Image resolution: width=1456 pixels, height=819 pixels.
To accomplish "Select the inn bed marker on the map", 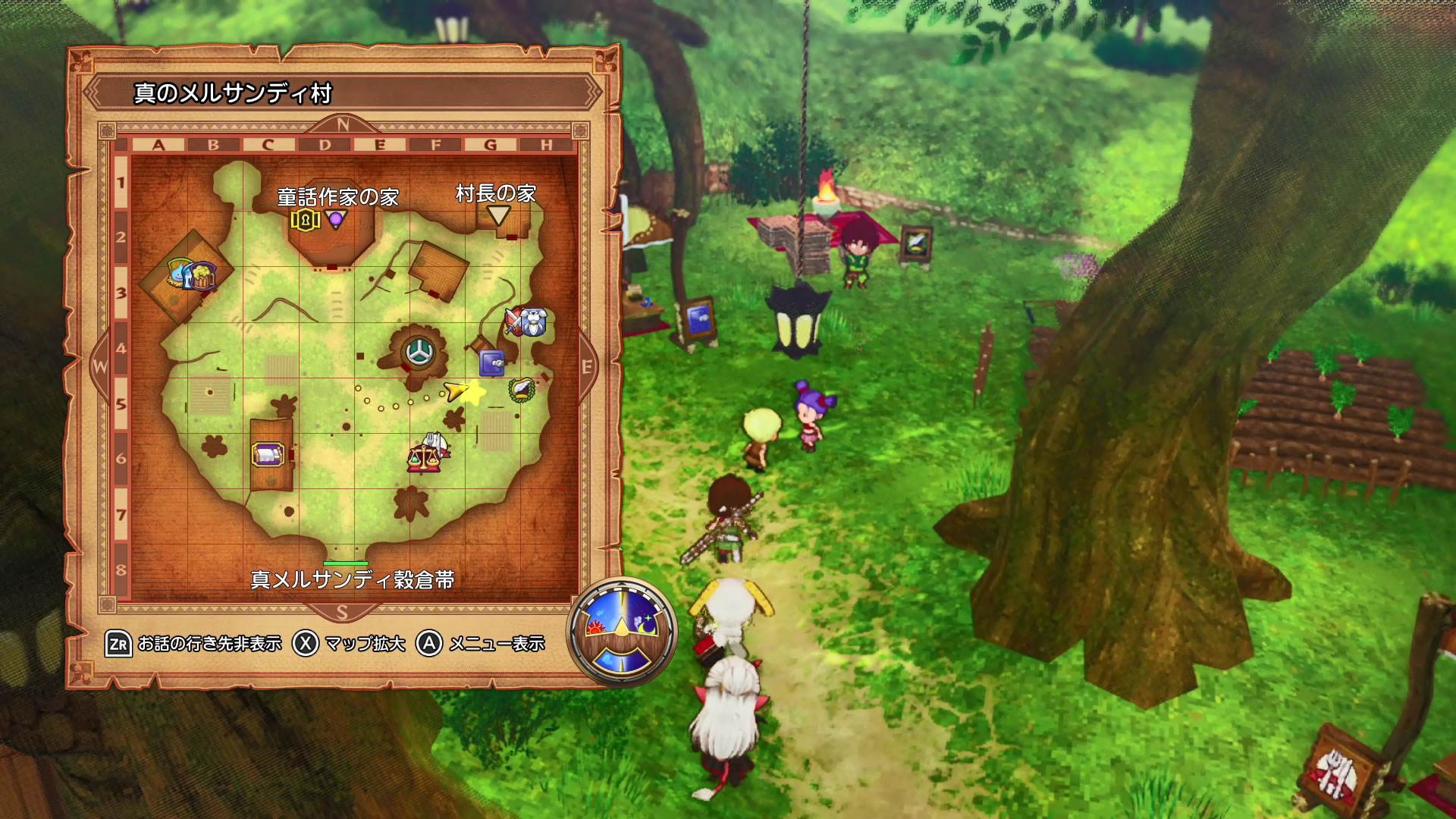I will click(268, 455).
